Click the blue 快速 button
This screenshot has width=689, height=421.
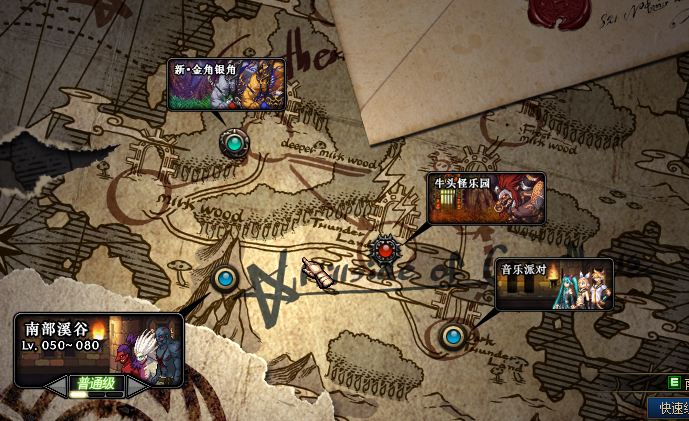[668, 408]
